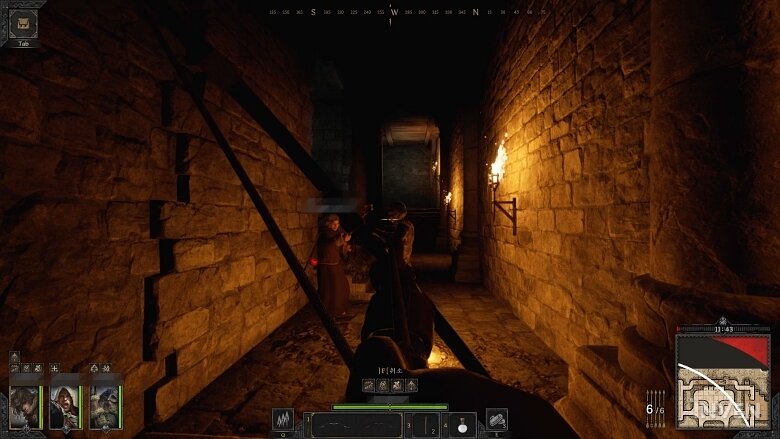
Task: Click the compass bar heading strip
Action: pyautogui.click(x=394, y=13)
